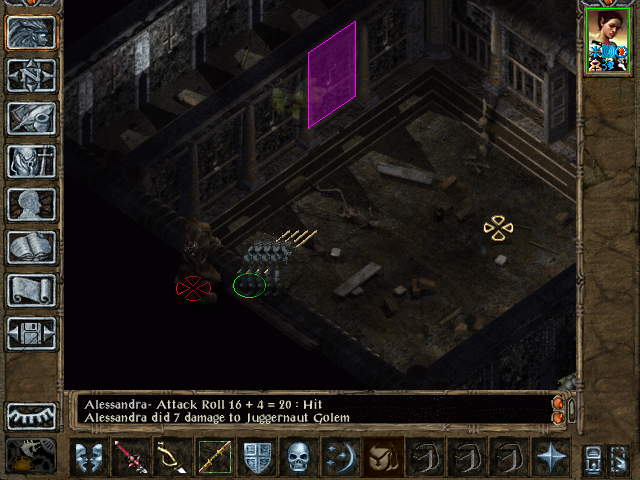Image resolution: width=640 pixels, height=480 pixels.
Task: Open options via the floppy disk button
Action: 31,333
